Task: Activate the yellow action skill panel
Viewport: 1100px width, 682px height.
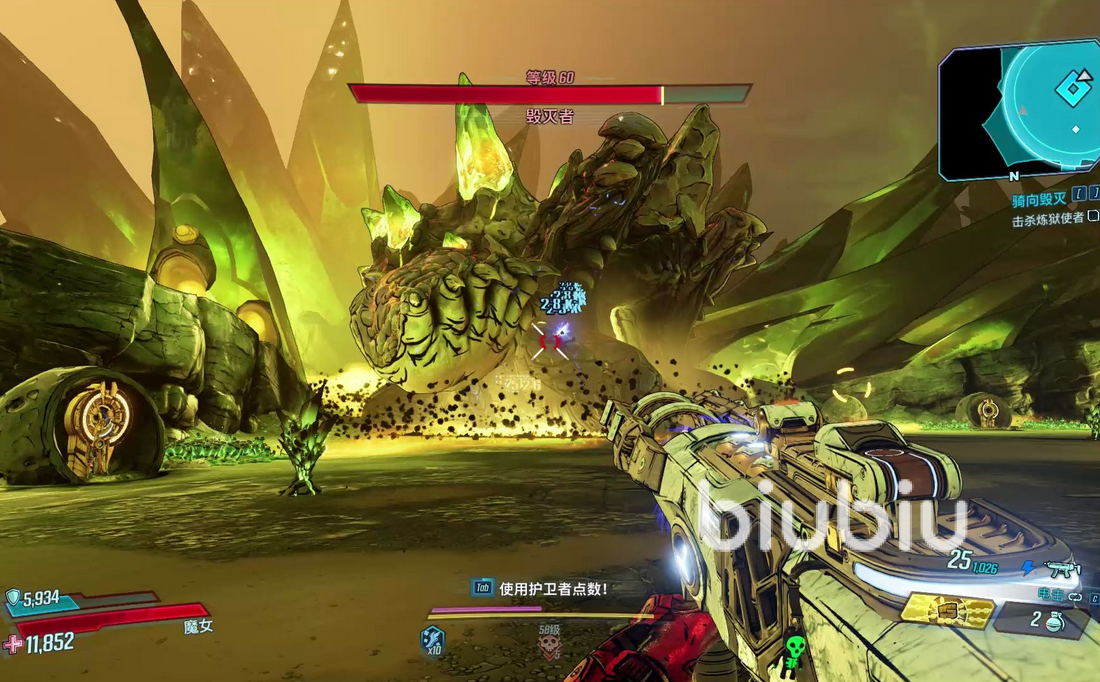Action: [947, 611]
